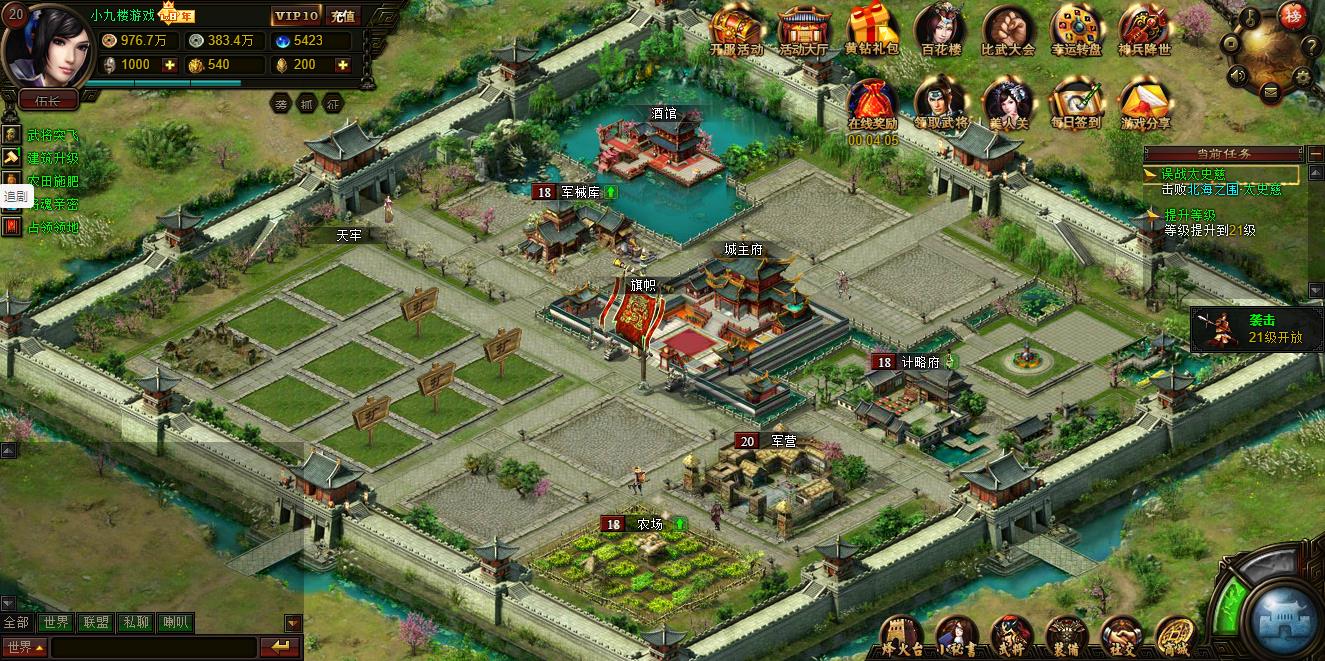The height and width of the screenshot is (661, 1325).
Task: Collect the 在线奖励 red pouch reward
Action: pos(872,102)
